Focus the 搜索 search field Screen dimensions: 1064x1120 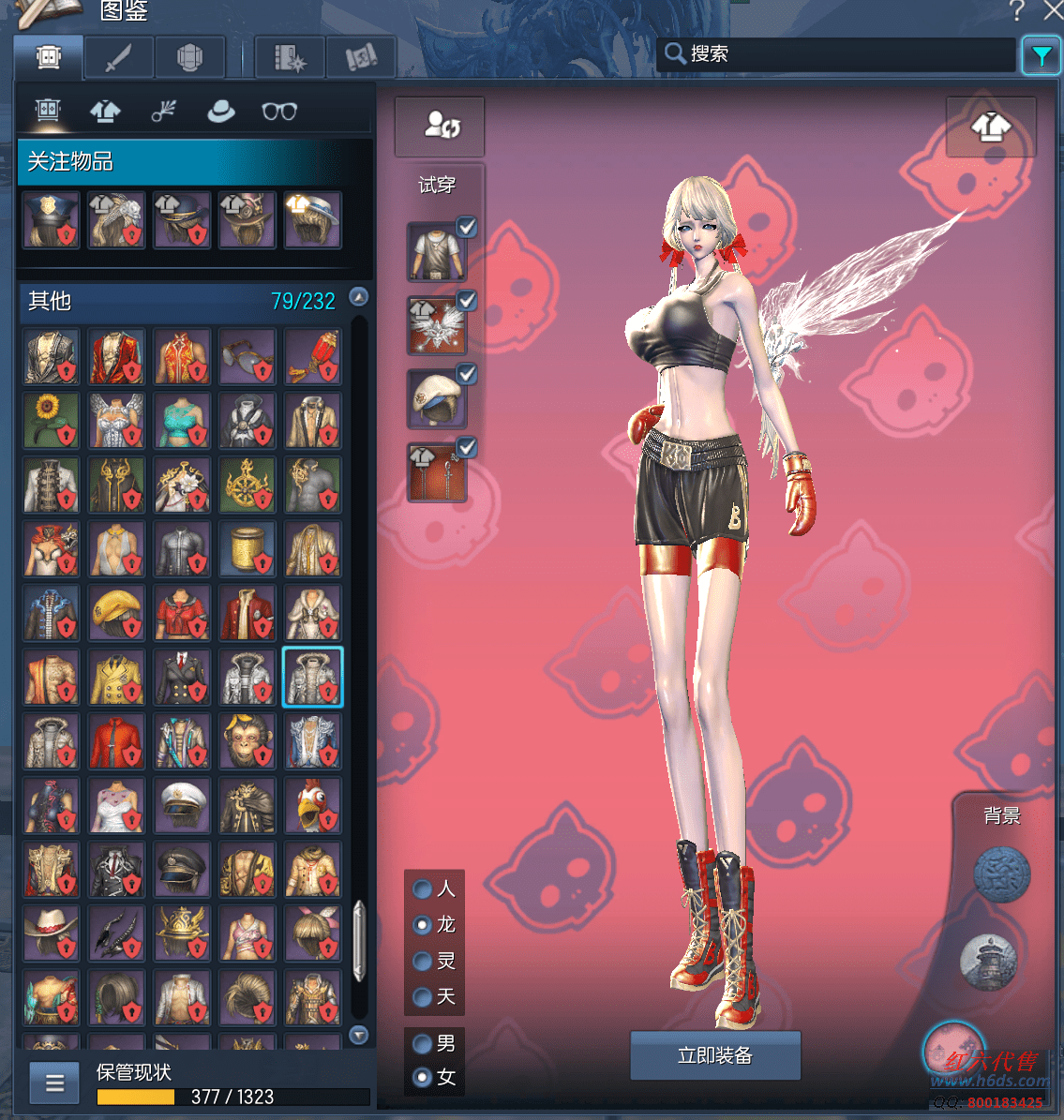click(x=839, y=54)
